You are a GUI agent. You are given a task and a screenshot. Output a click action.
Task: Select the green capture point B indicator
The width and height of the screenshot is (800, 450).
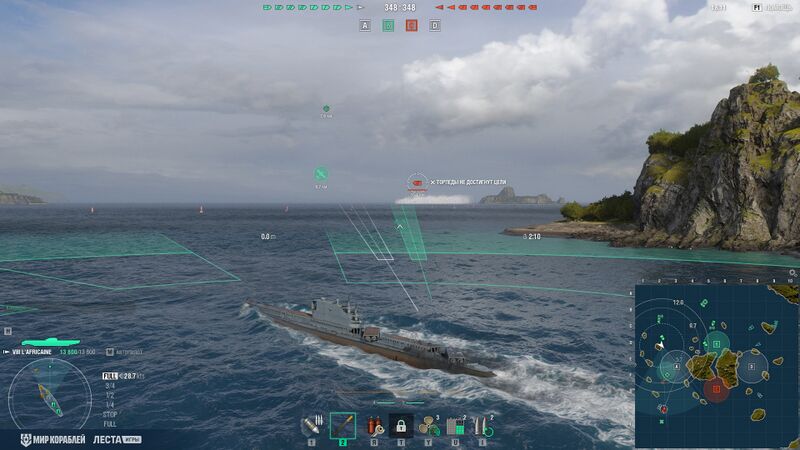tap(388, 25)
